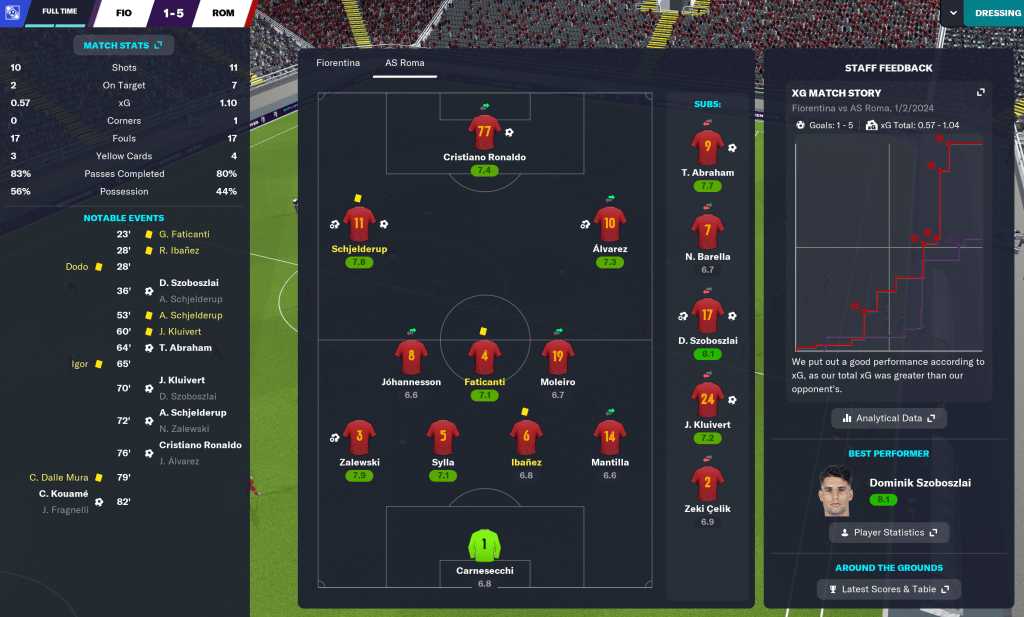Open the Match Stats panel button
This screenshot has width=1024, height=617.
[123, 45]
